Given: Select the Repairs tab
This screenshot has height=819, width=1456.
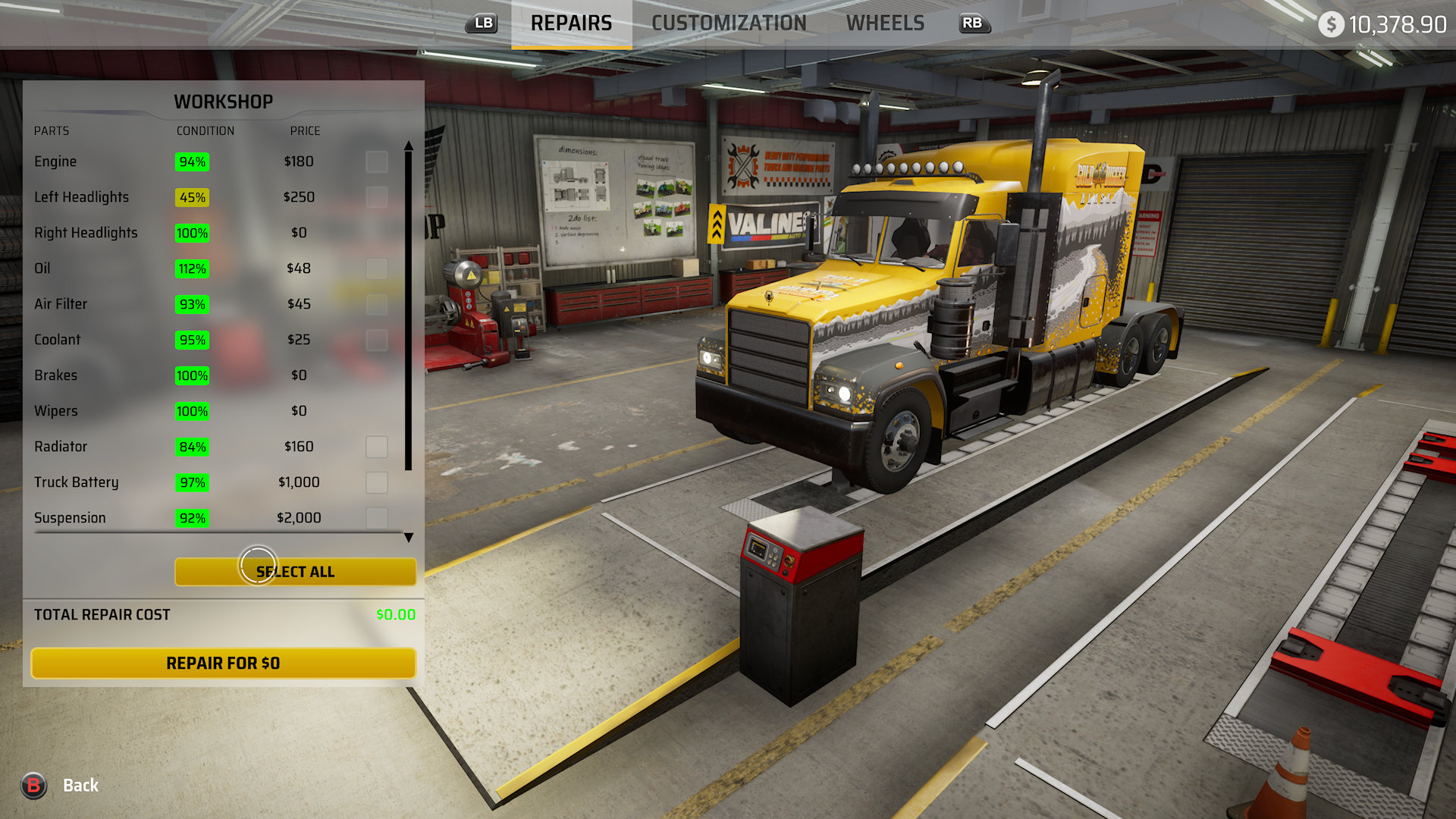Looking at the screenshot, I should pos(571,24).
